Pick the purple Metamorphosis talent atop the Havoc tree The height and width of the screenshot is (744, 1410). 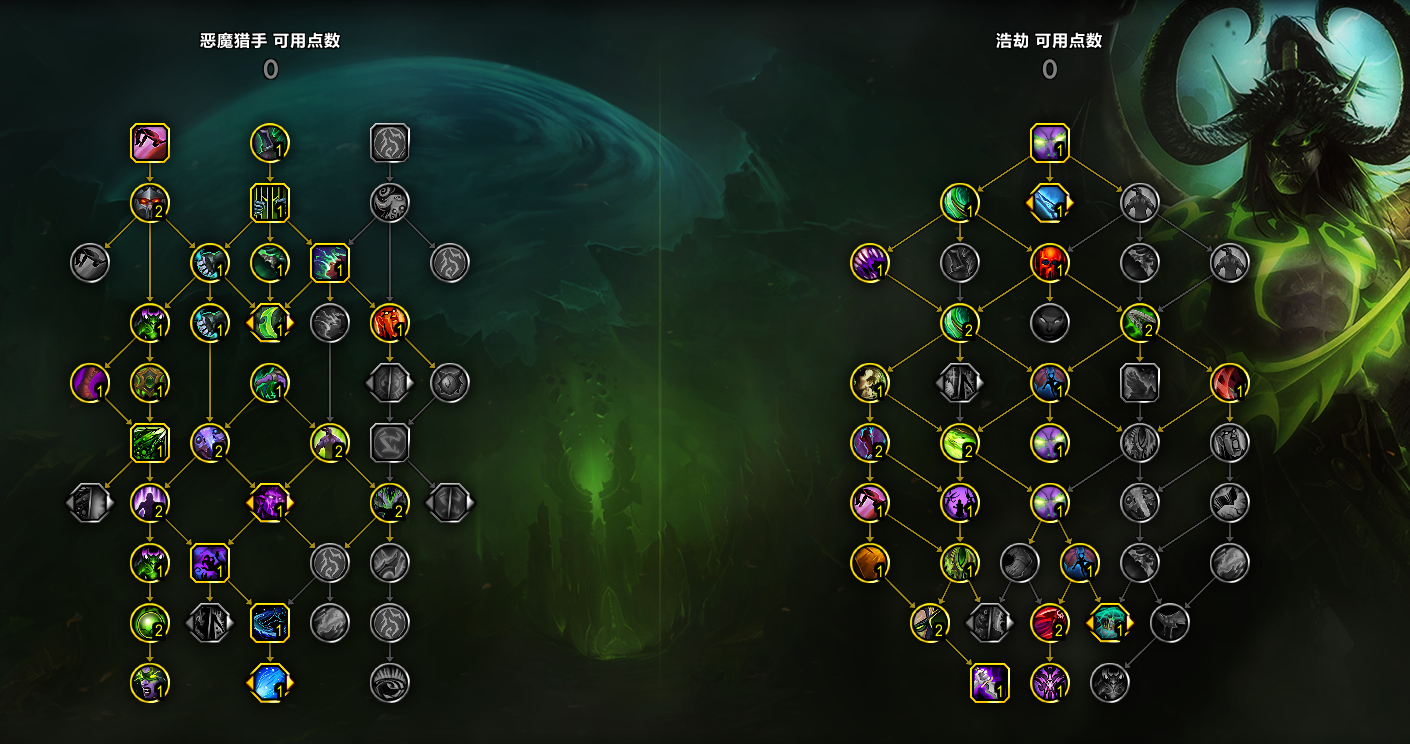coord(1049,141)
